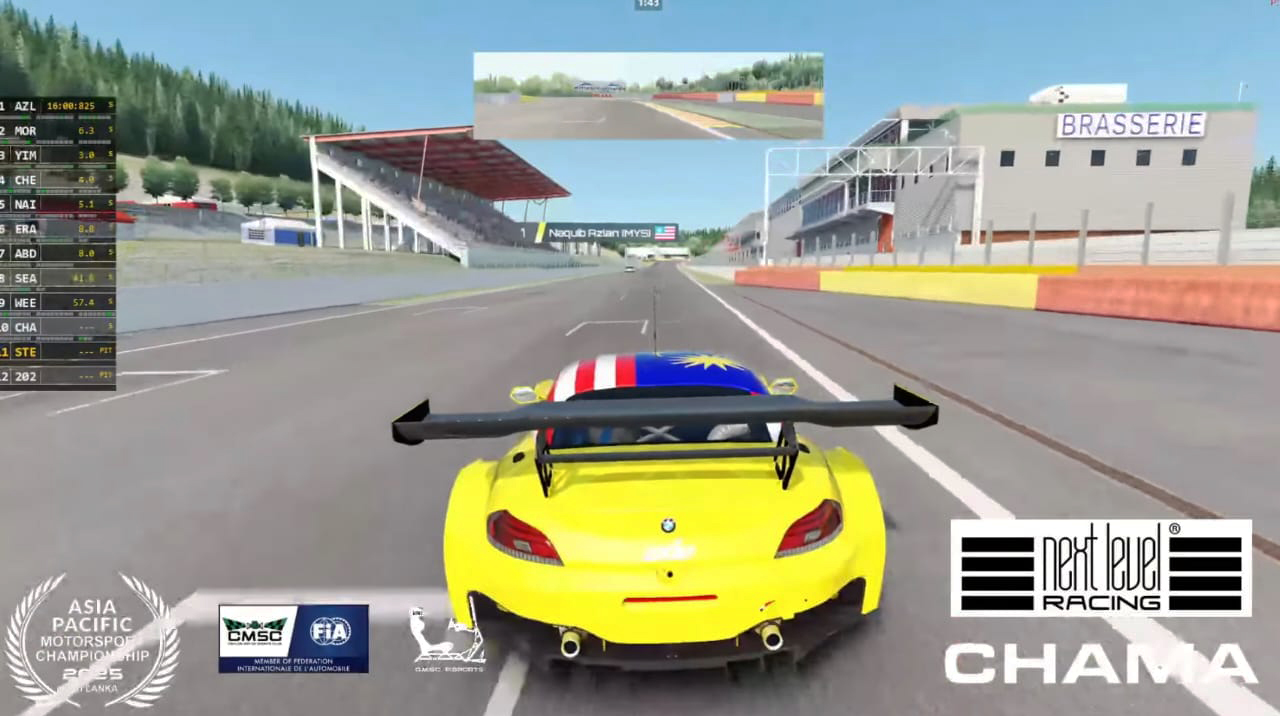Select the highlighted STE pit entry
Screen dimensions: 1280x716
pos(57,351)
